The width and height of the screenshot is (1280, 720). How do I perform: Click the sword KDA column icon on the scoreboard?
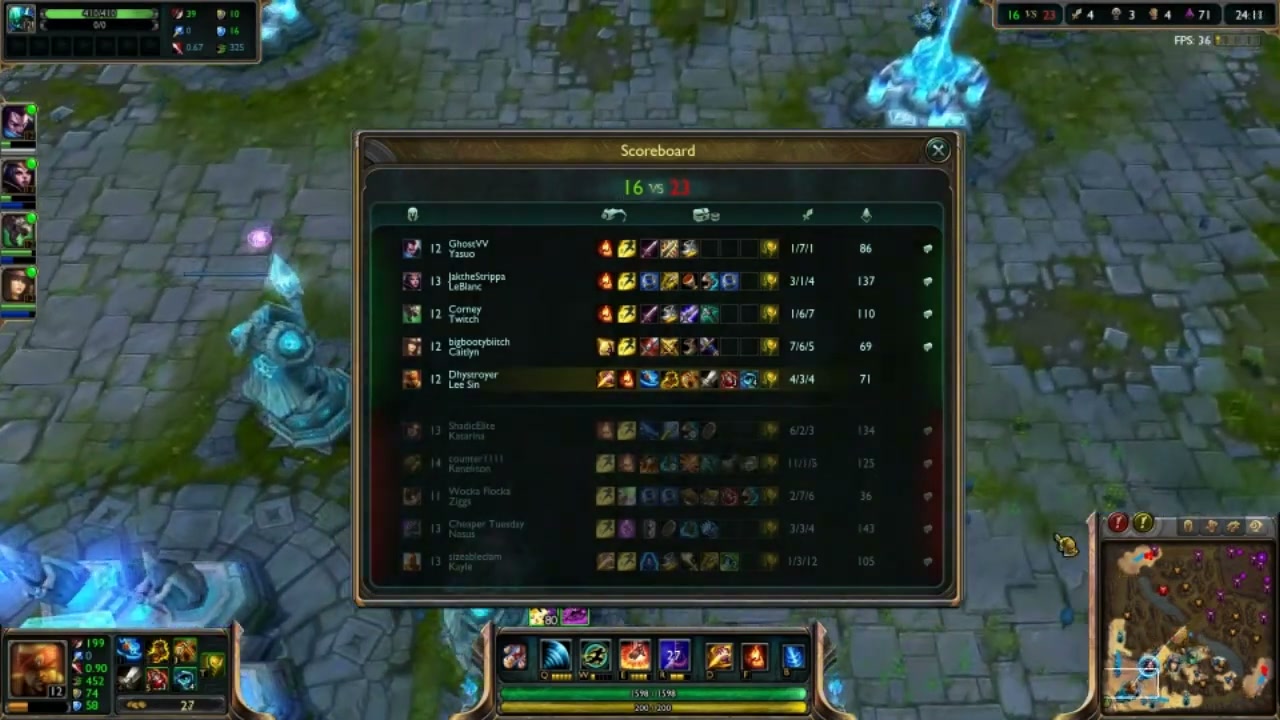pyautogui.click(x=807, y=214)
